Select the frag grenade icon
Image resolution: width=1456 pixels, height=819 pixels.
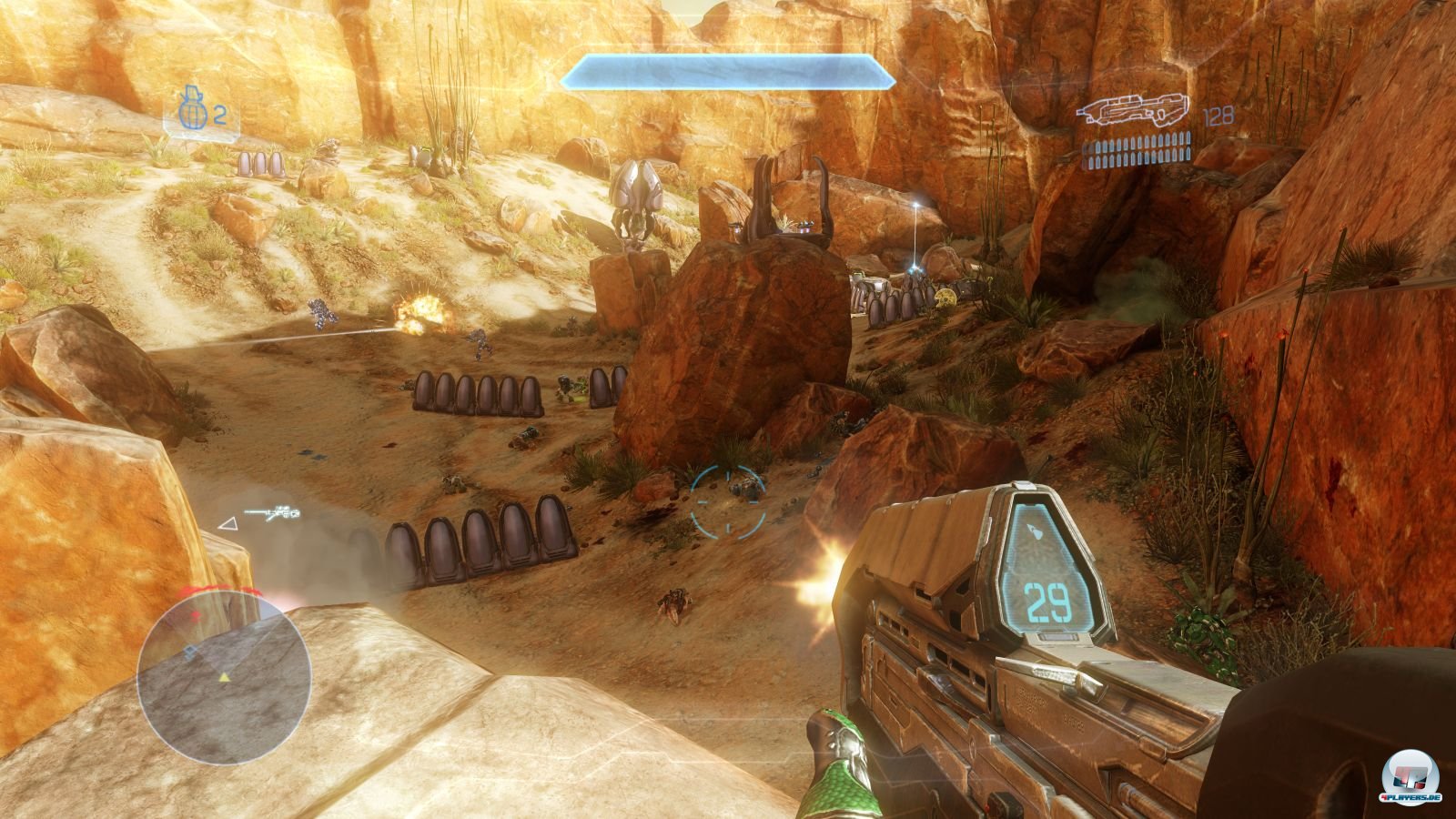coord(191,111)
